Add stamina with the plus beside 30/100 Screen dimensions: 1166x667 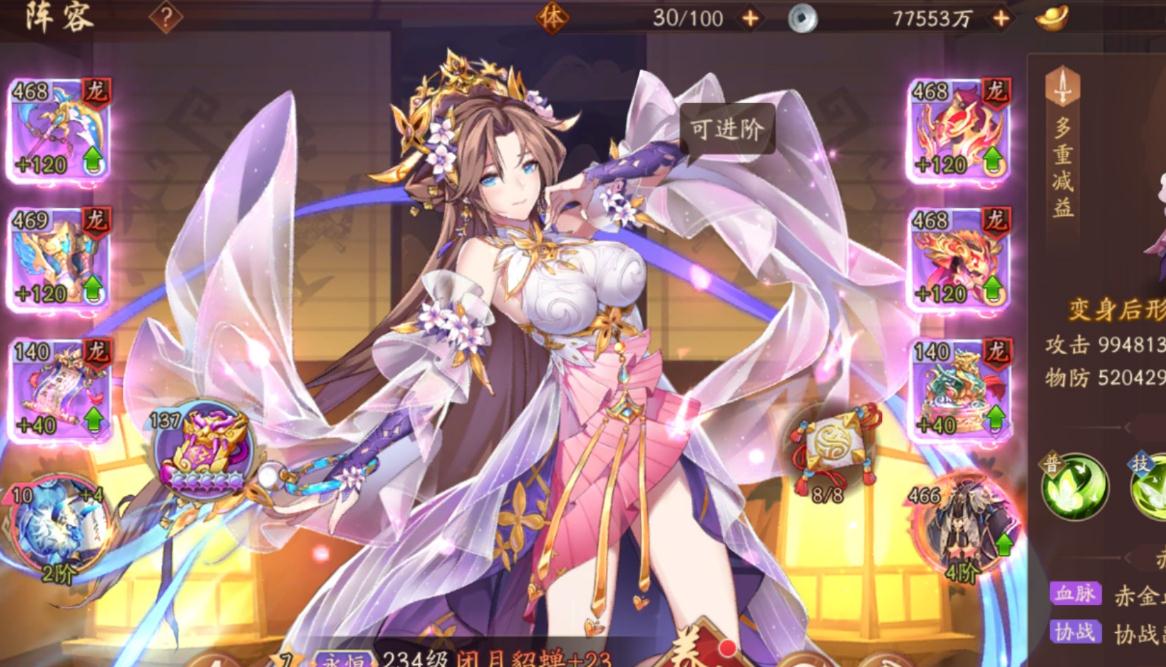[750, 18]
